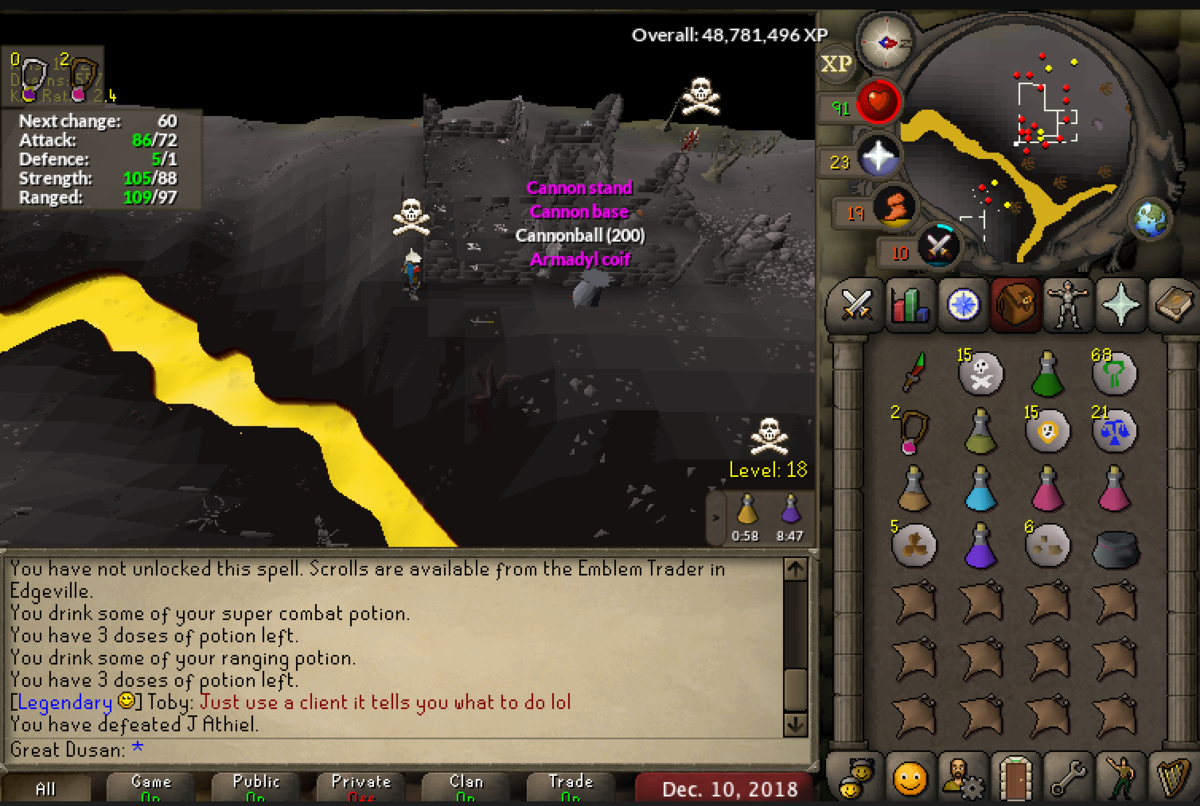Select the stack of 21 blue scales runes
The image size is (1200, 806).
click(1114, 431)
